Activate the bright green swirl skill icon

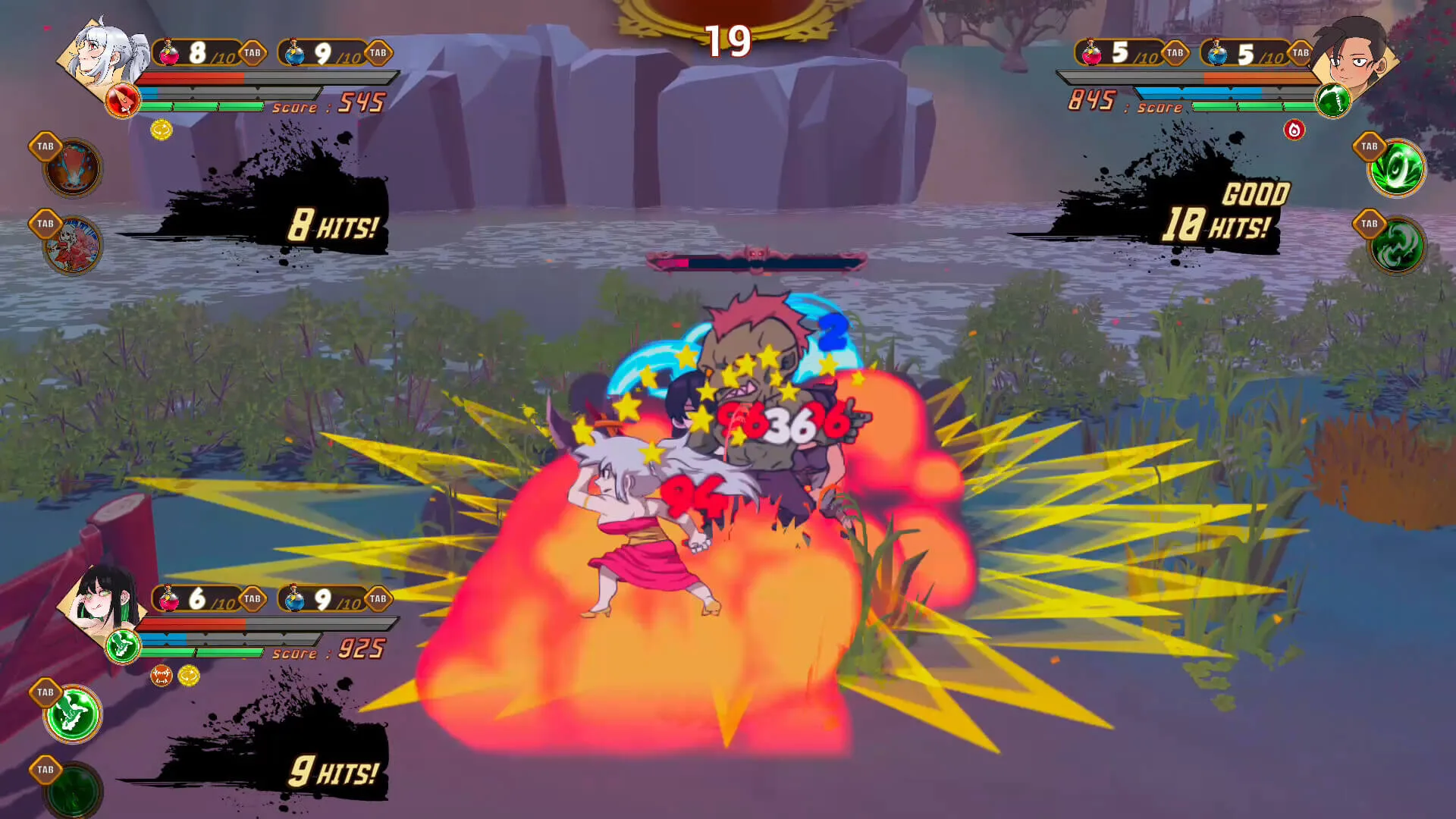click(x=1396, y=168)
